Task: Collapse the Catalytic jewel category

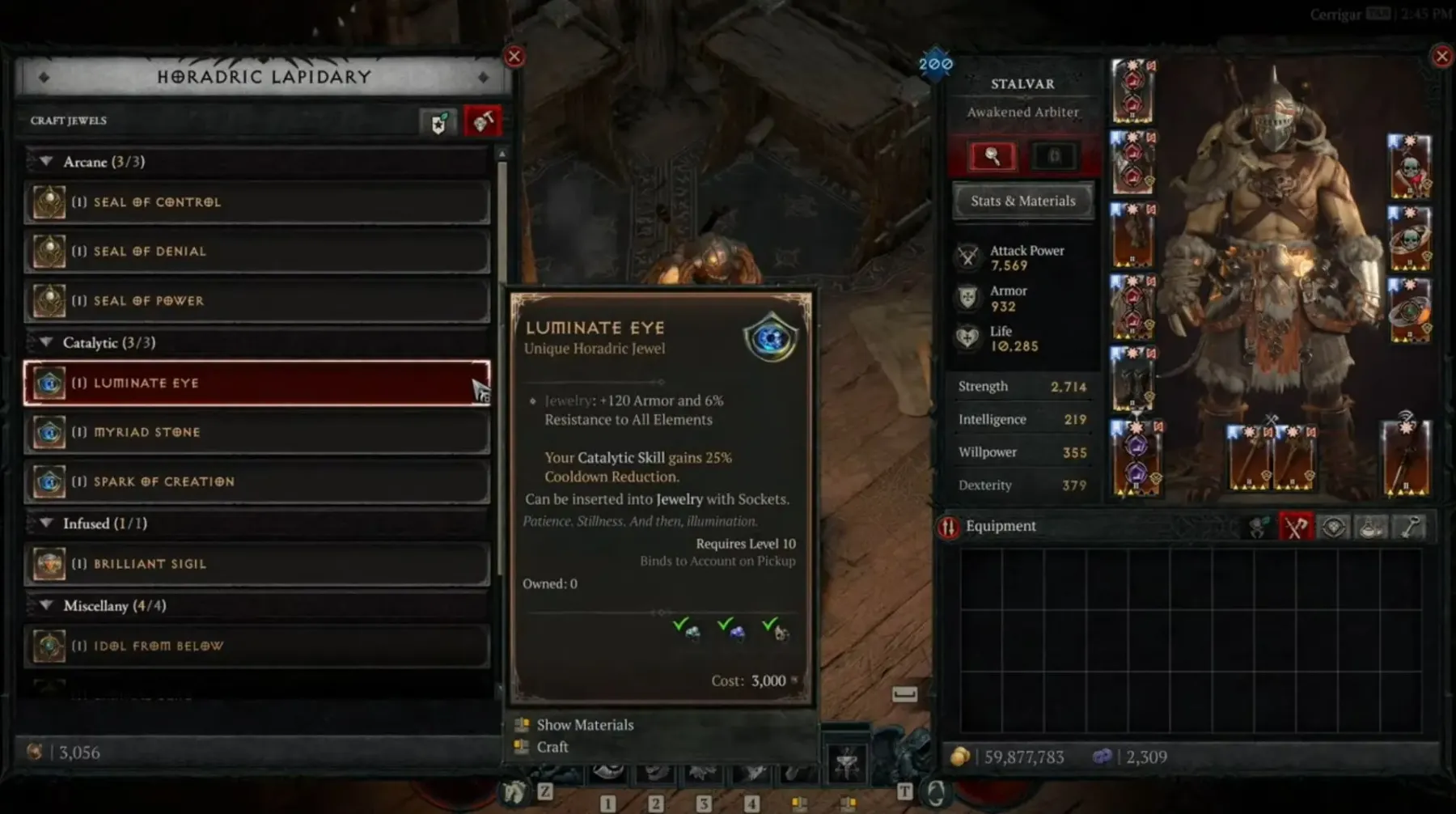Action: (47, 342)
